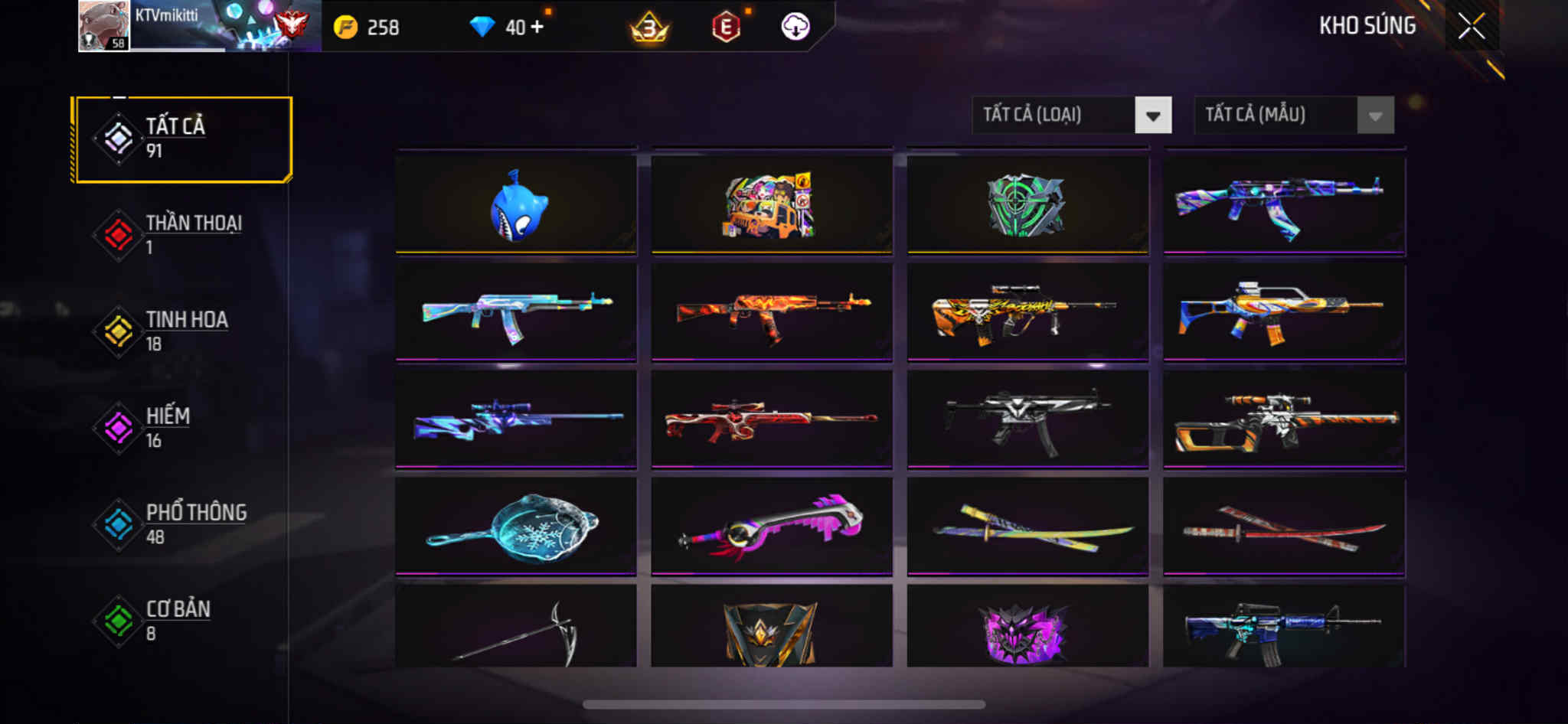Choose the blue sniper rifle skin
This screenshot has height=724, width=1568.
[x=516, y=419]
